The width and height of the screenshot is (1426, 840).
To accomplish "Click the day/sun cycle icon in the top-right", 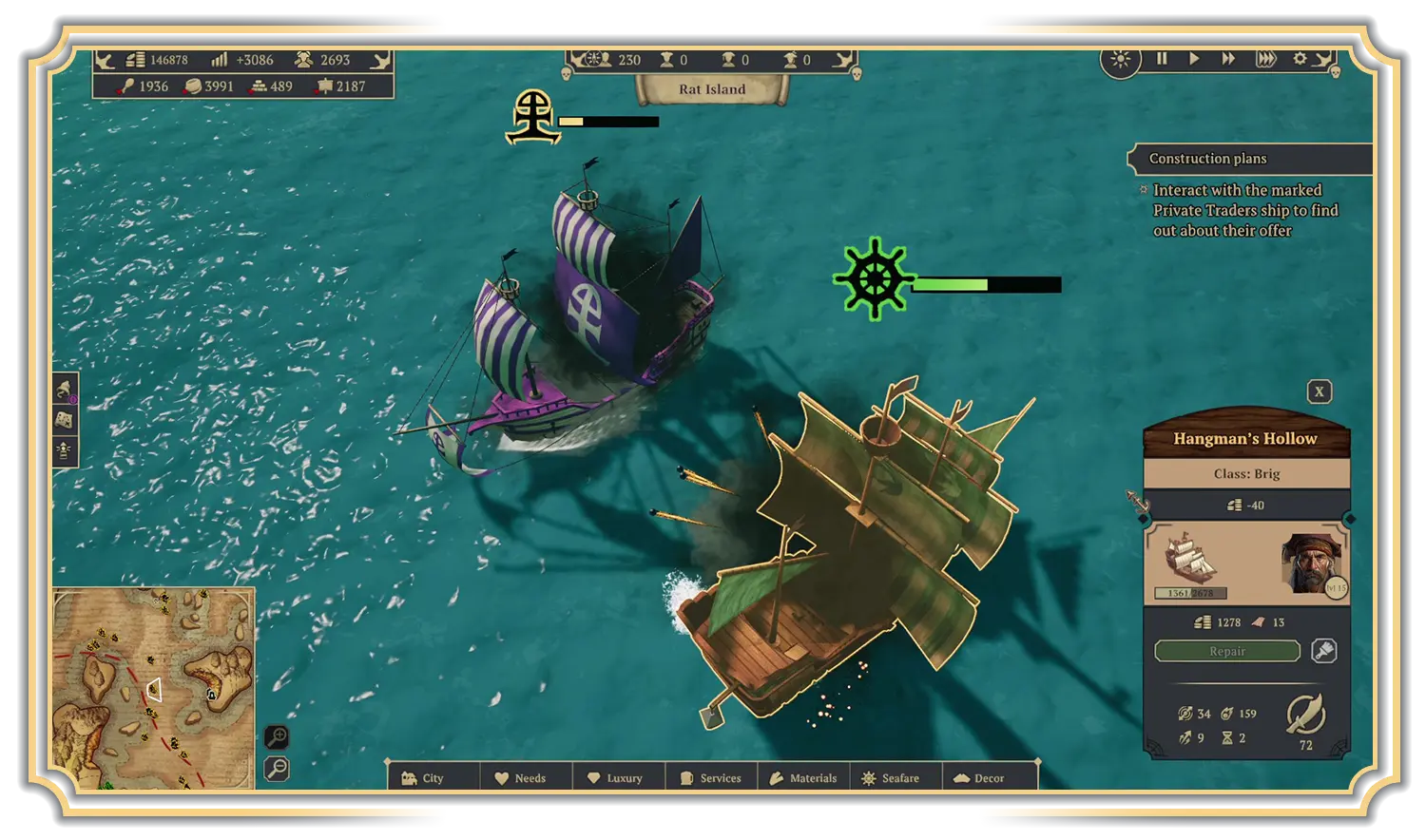I will [x=1121, y=59].
